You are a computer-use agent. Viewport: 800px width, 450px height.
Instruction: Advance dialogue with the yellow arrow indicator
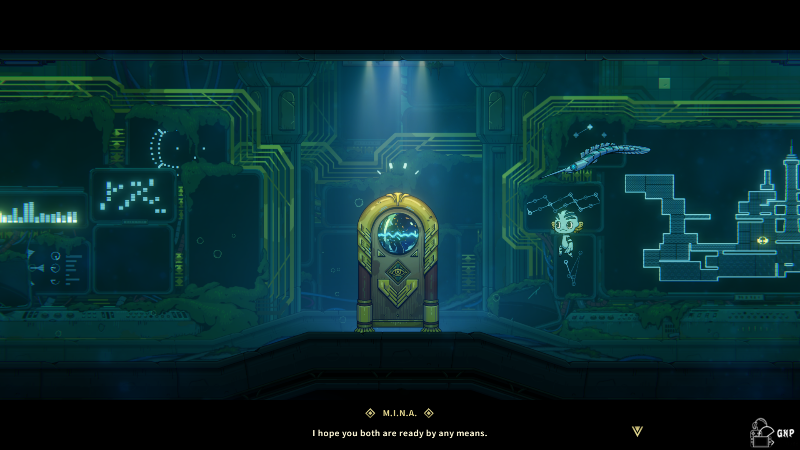click(638, 431)
